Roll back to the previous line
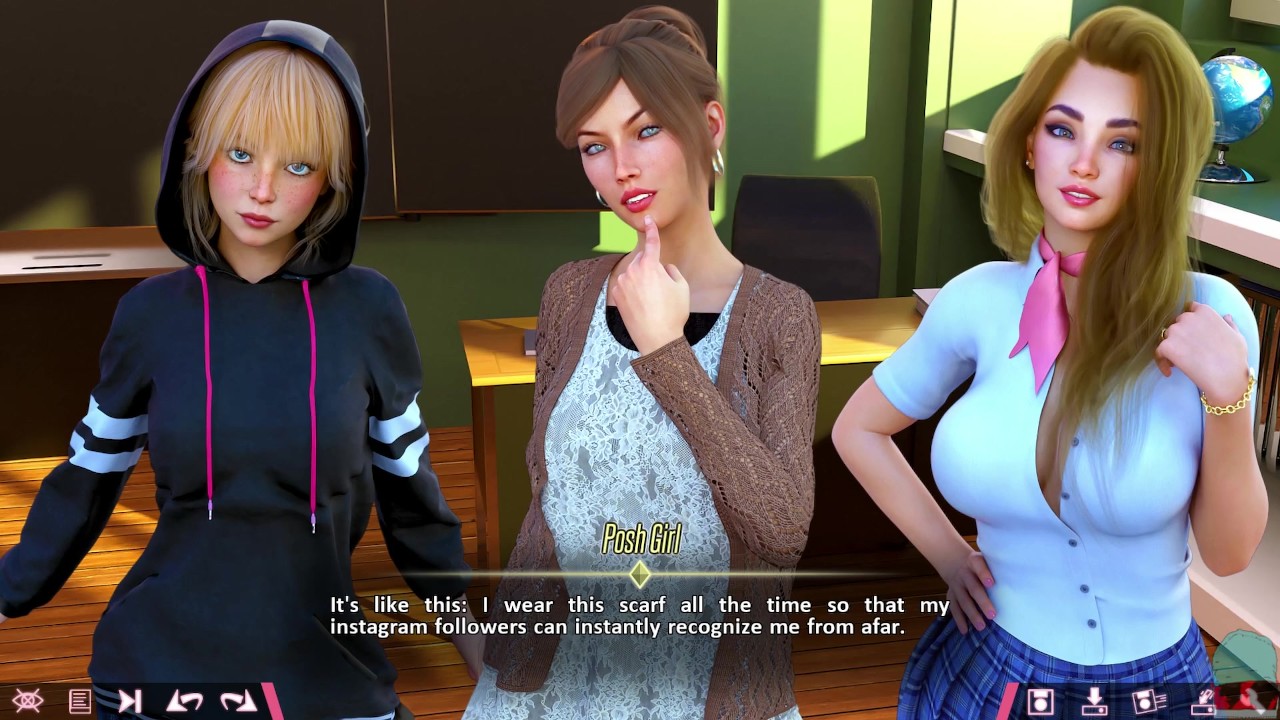Image resolution: width=1280 pixels, height=720 pixels. [x=185, y=701]
